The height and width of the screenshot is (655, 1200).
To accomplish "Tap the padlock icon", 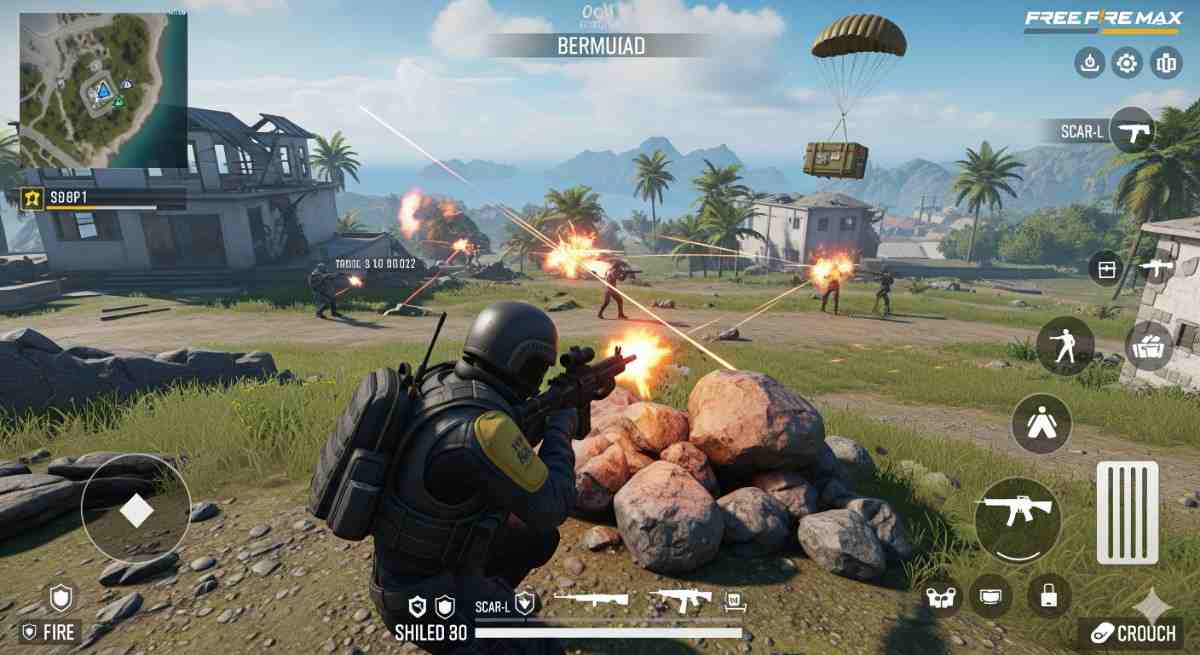I will (x=1049, y=597).
